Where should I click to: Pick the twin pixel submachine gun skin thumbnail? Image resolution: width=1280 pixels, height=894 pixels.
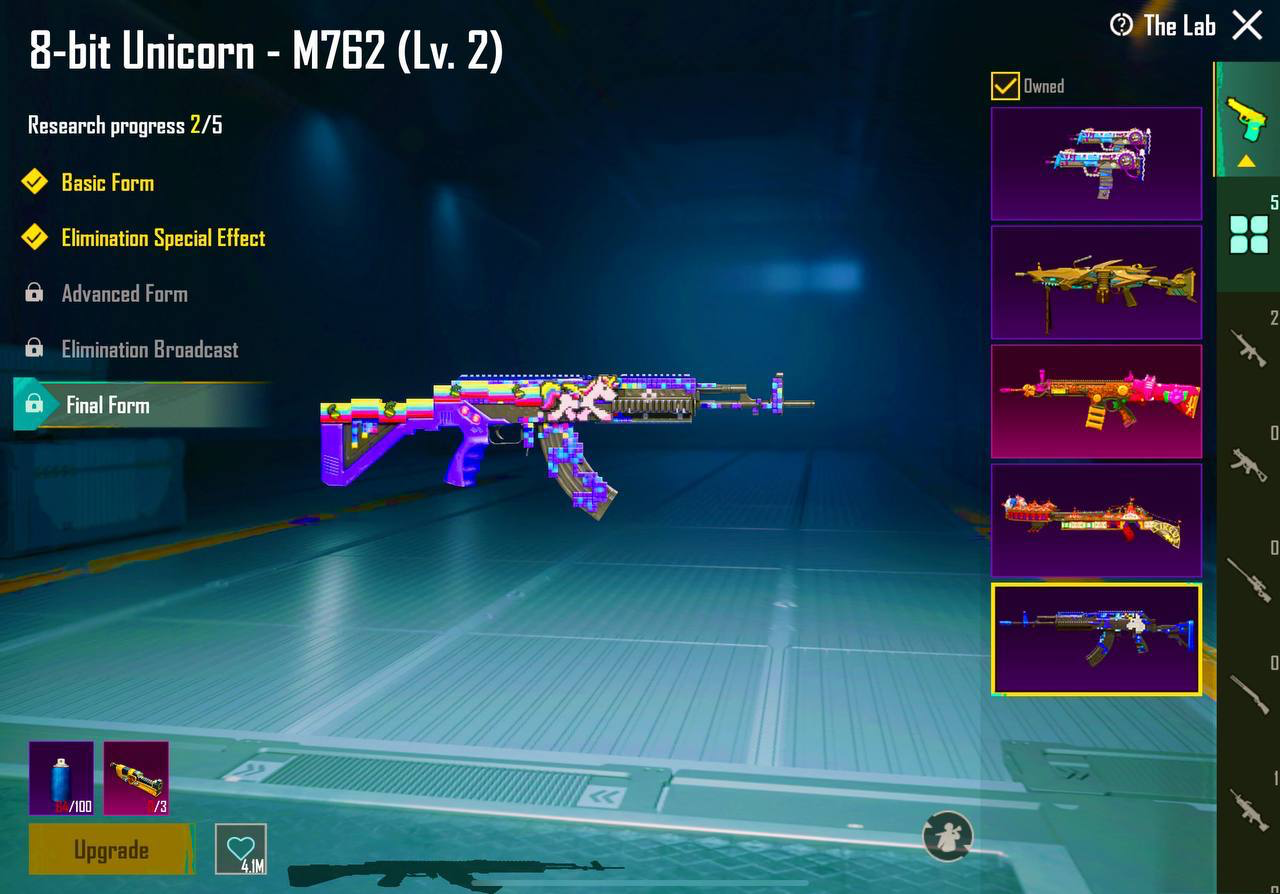(x=1096, y=163)
